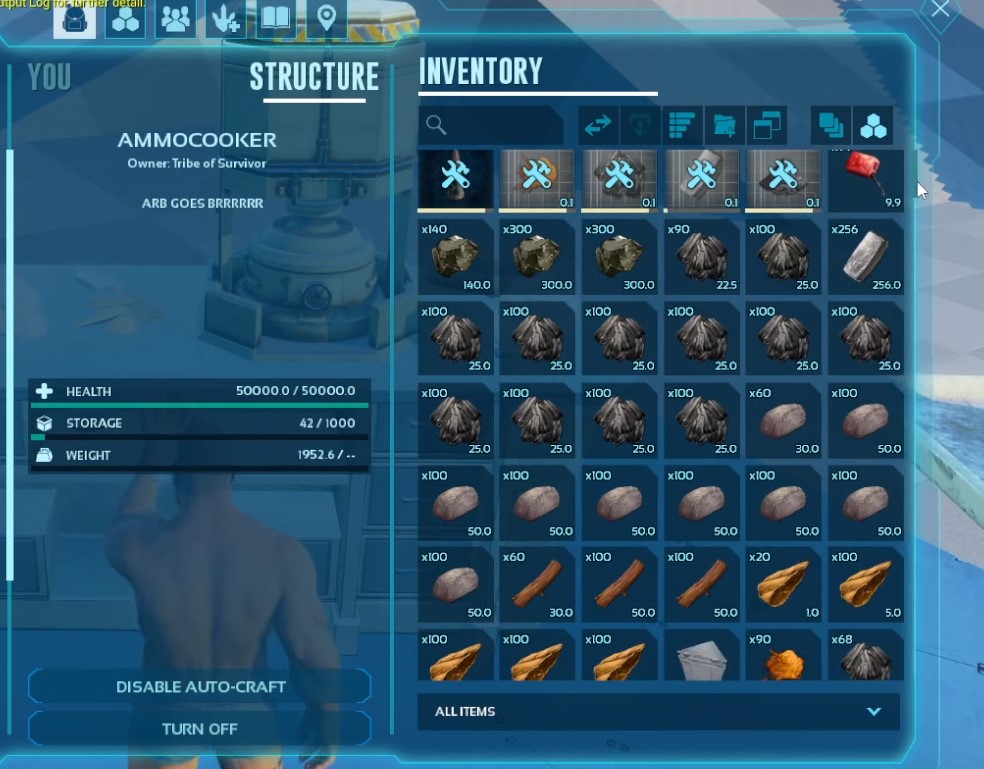Click Disable Auto-Craft
Screen dimensions: 984x769
click(x=200, y=687)
